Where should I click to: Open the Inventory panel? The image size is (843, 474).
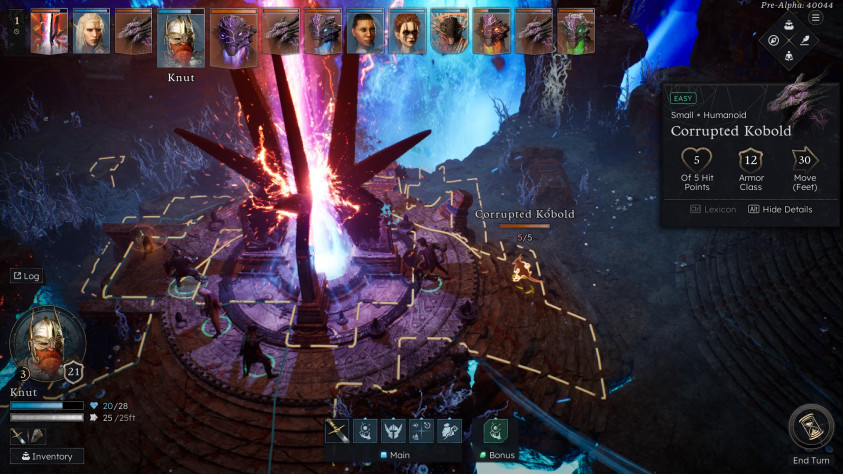pyautogui.click(x=46, y=457)
